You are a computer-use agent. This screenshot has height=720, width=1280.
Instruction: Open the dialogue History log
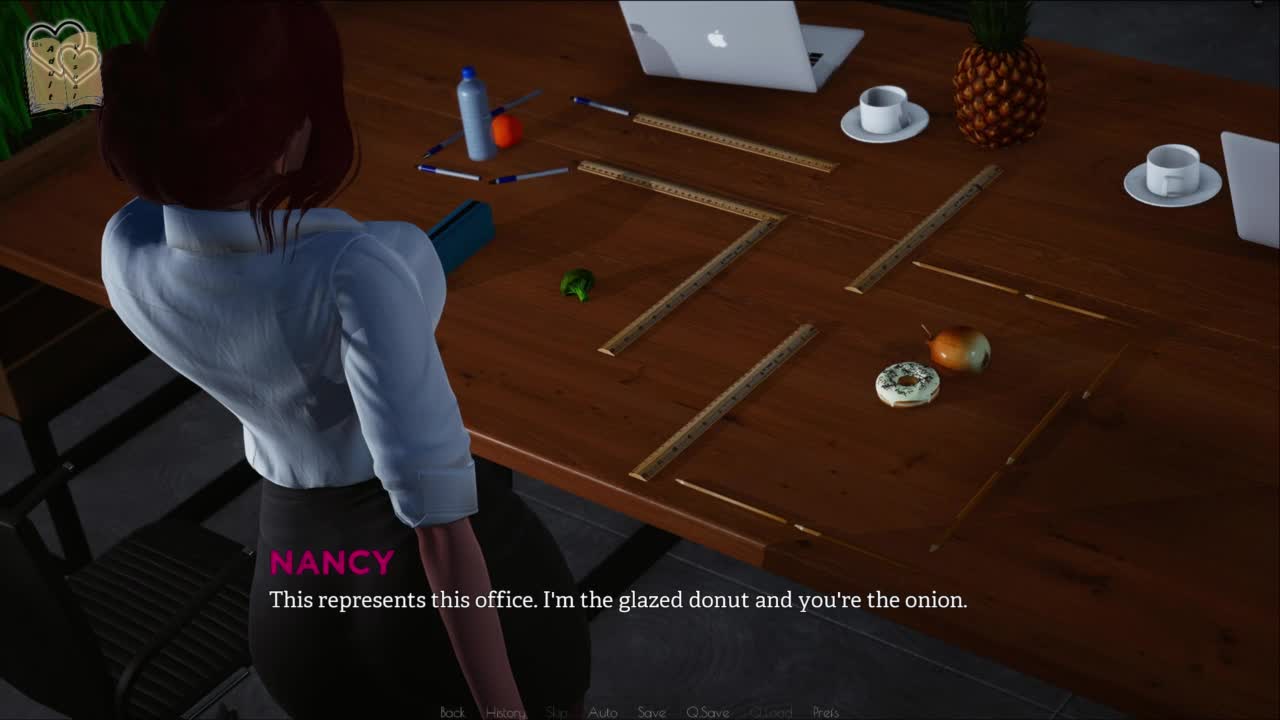tap(505, 712)
